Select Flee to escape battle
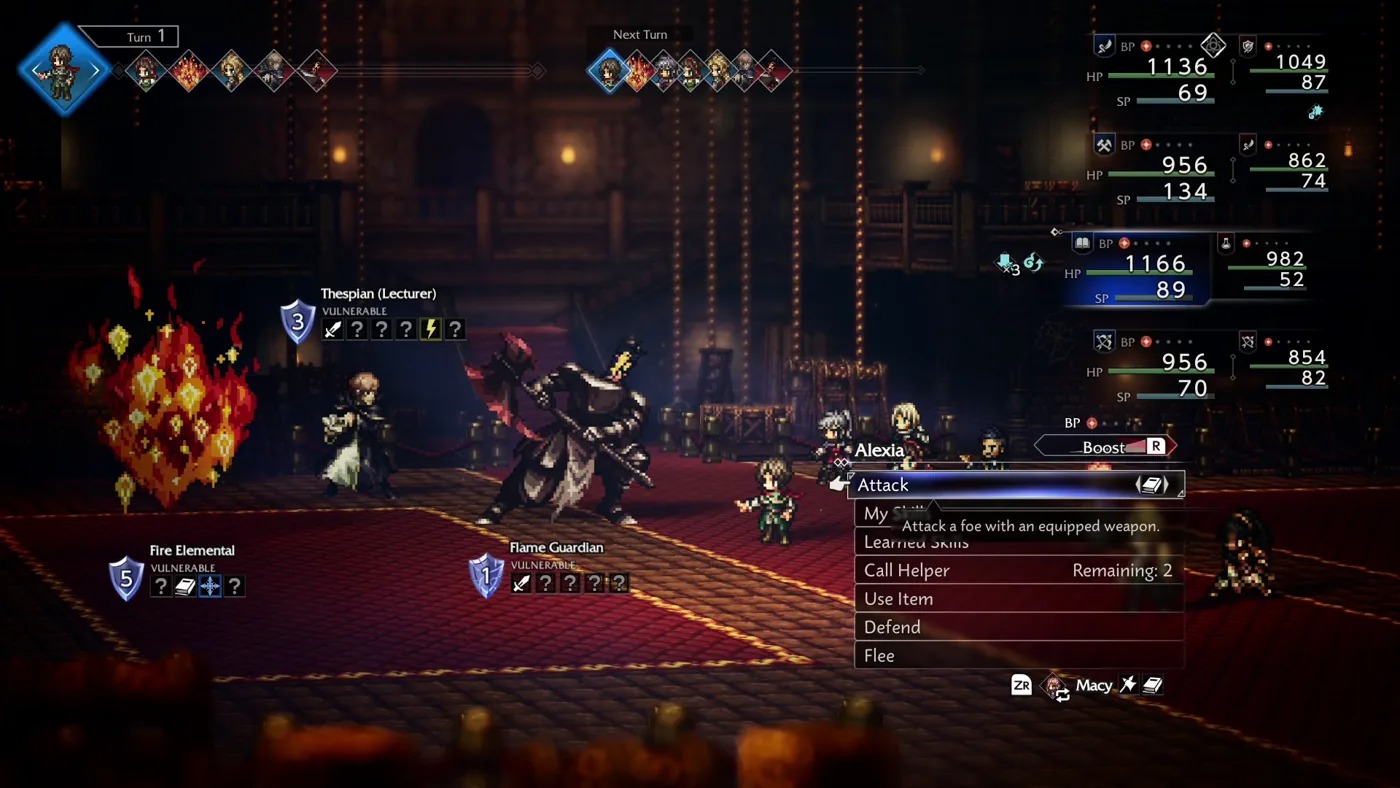1400x788 pixels. (x=1015, y=656)
